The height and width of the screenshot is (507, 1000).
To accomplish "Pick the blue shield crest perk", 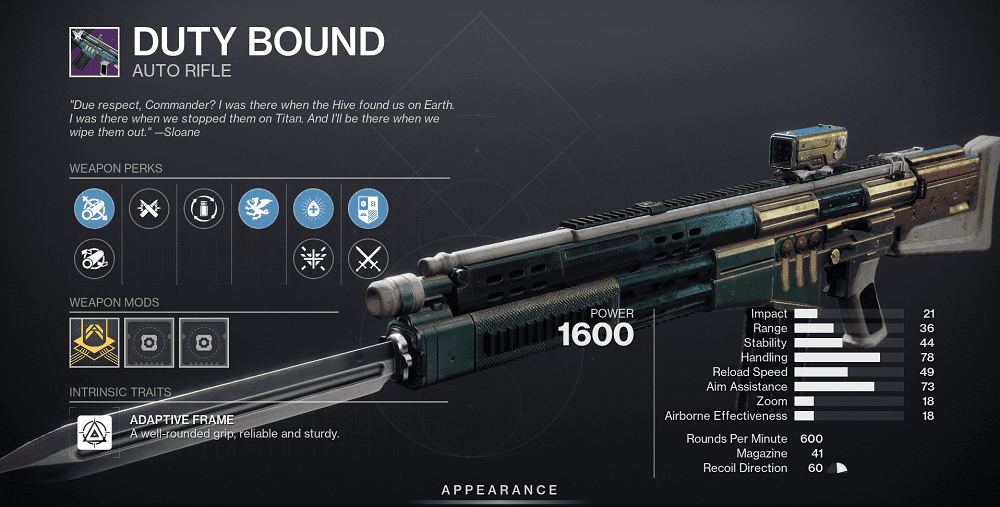I will [367, 209].
